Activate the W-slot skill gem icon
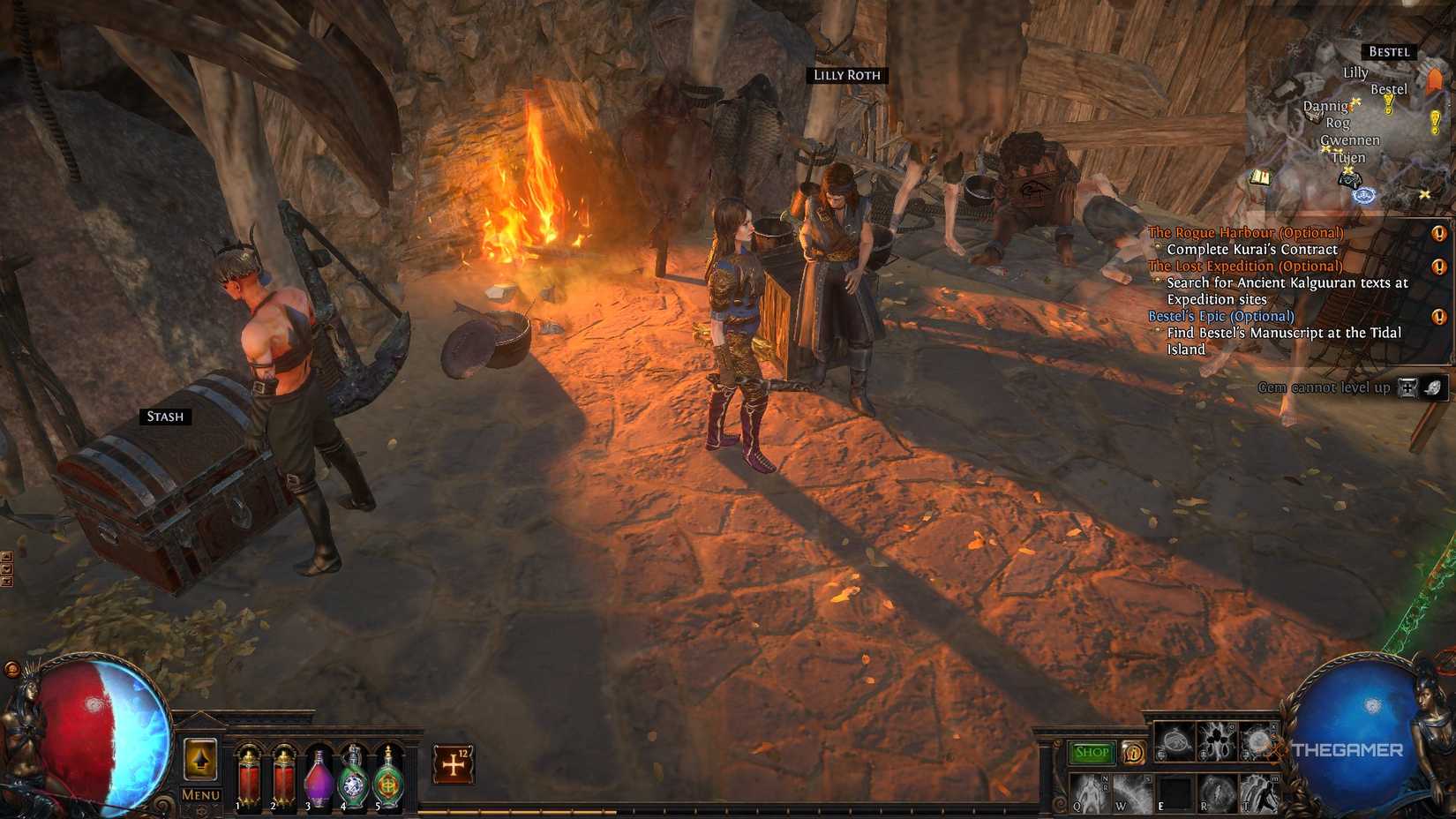 click(x=1132, y=793)
